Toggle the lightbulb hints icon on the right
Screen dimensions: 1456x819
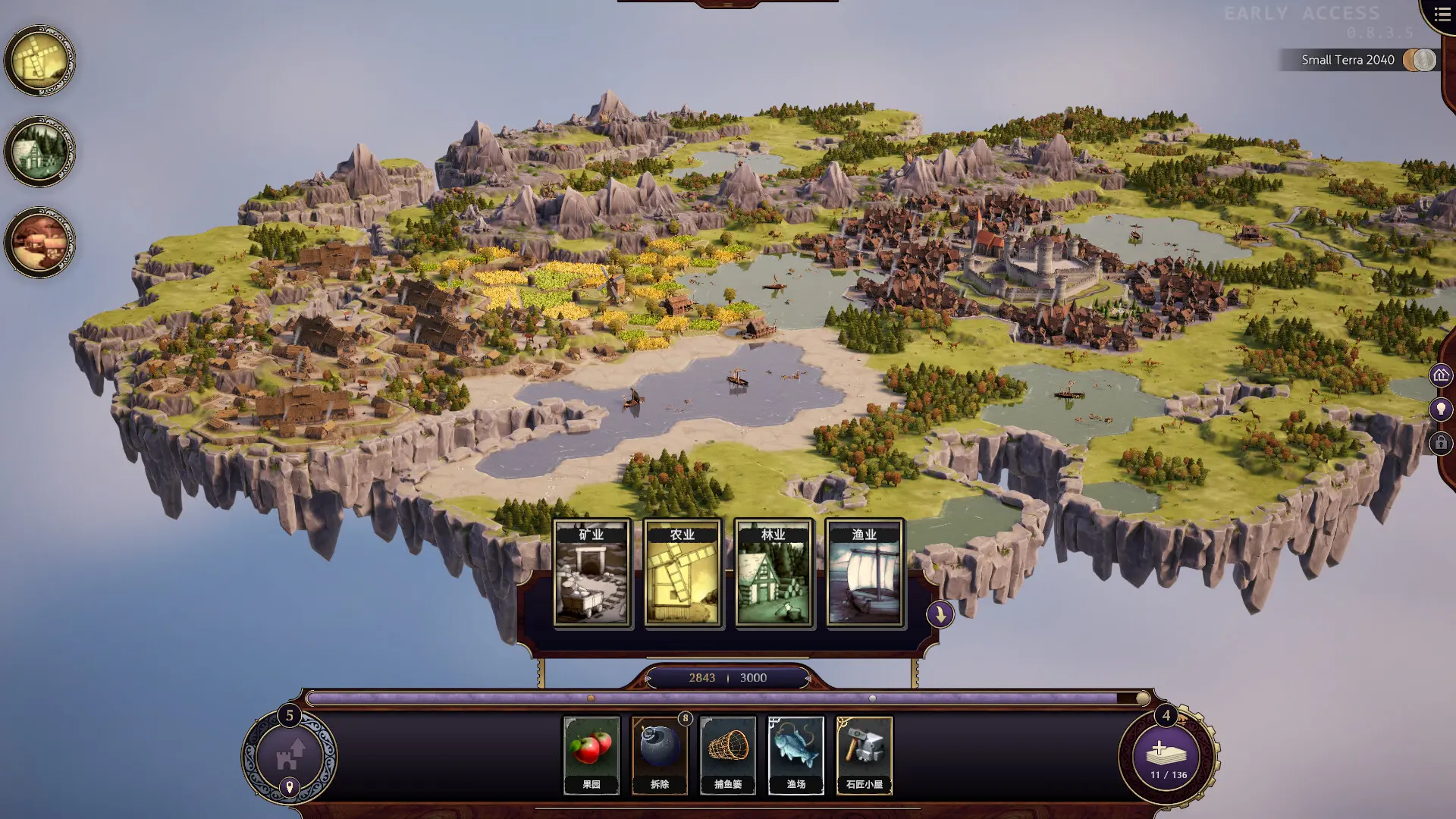(x=1440, y=409)
